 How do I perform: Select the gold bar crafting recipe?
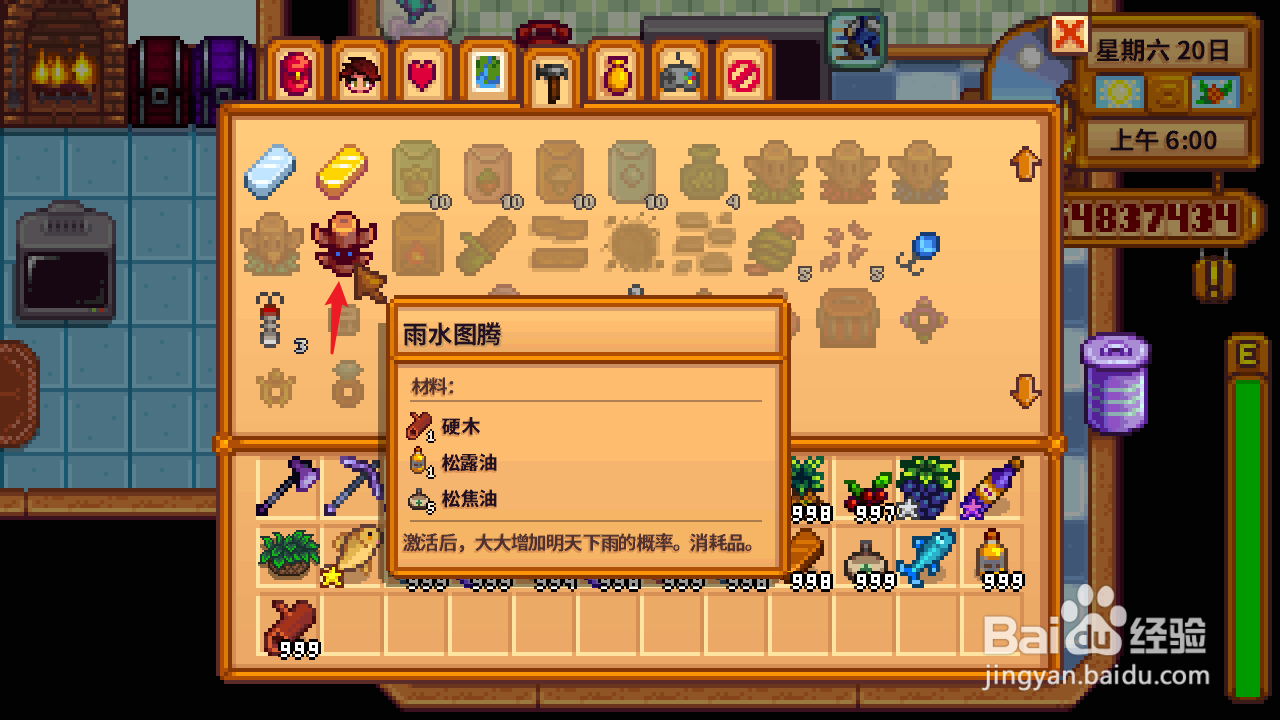(x=343, y=170)
